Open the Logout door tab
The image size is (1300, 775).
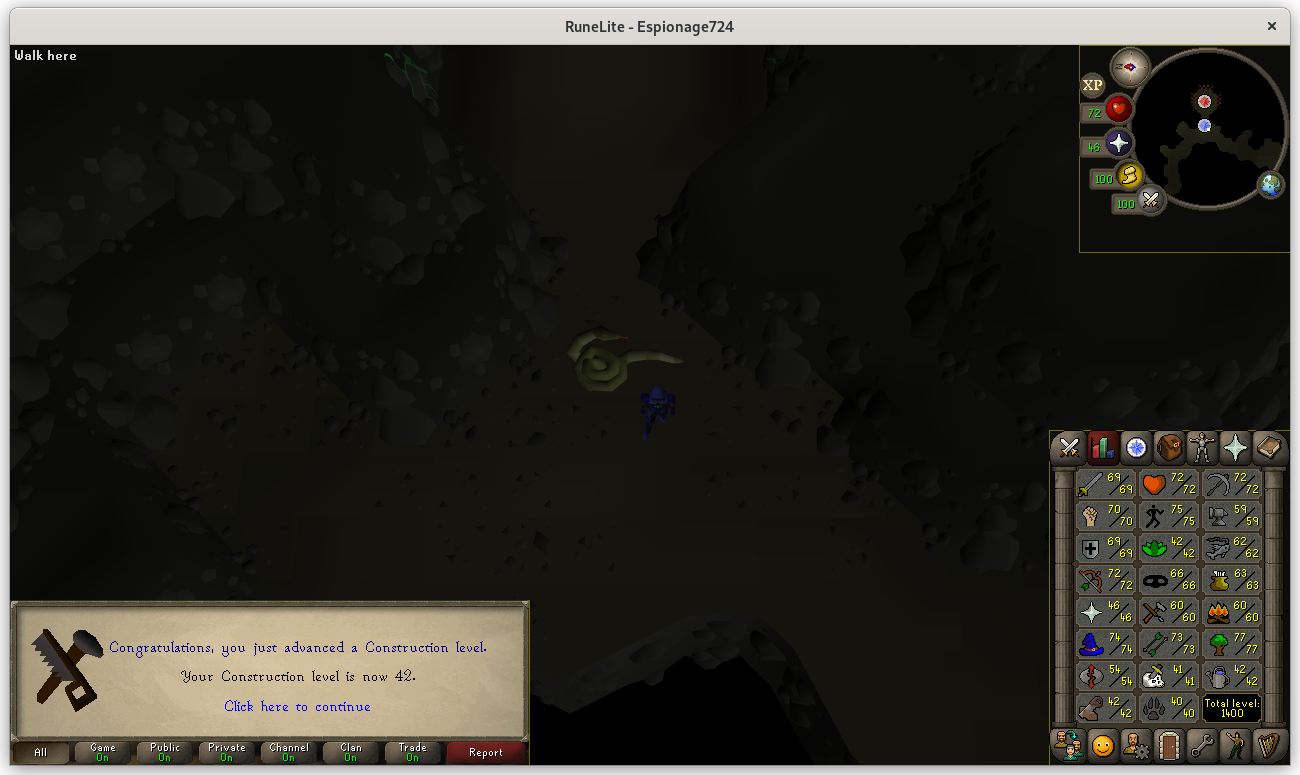[1168, 745]
